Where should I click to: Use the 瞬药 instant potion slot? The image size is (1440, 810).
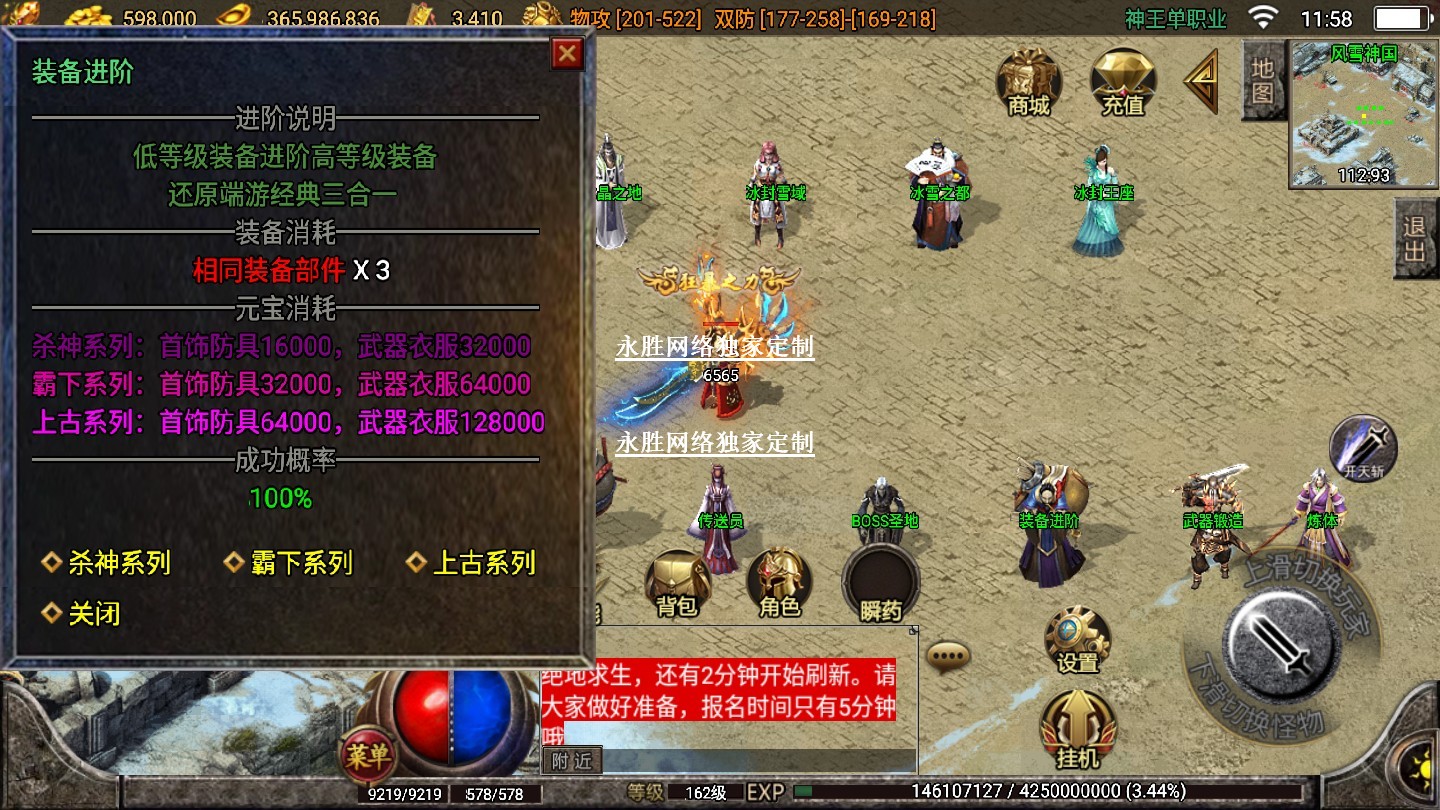[880, 583]
